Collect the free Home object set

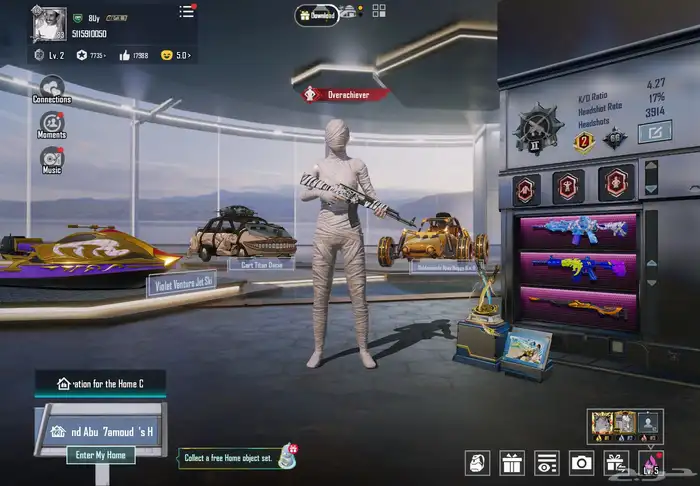[238, 458]
